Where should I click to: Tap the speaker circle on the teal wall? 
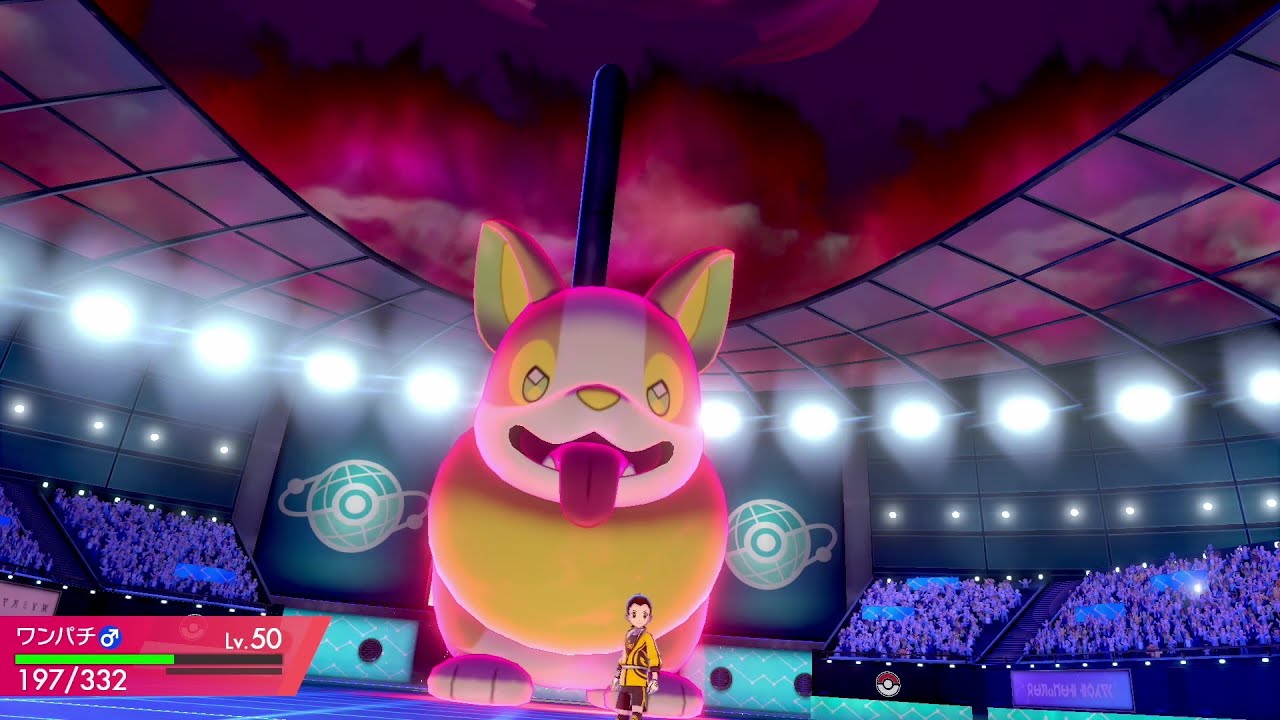pyautogui.click(x=722, y=679)
